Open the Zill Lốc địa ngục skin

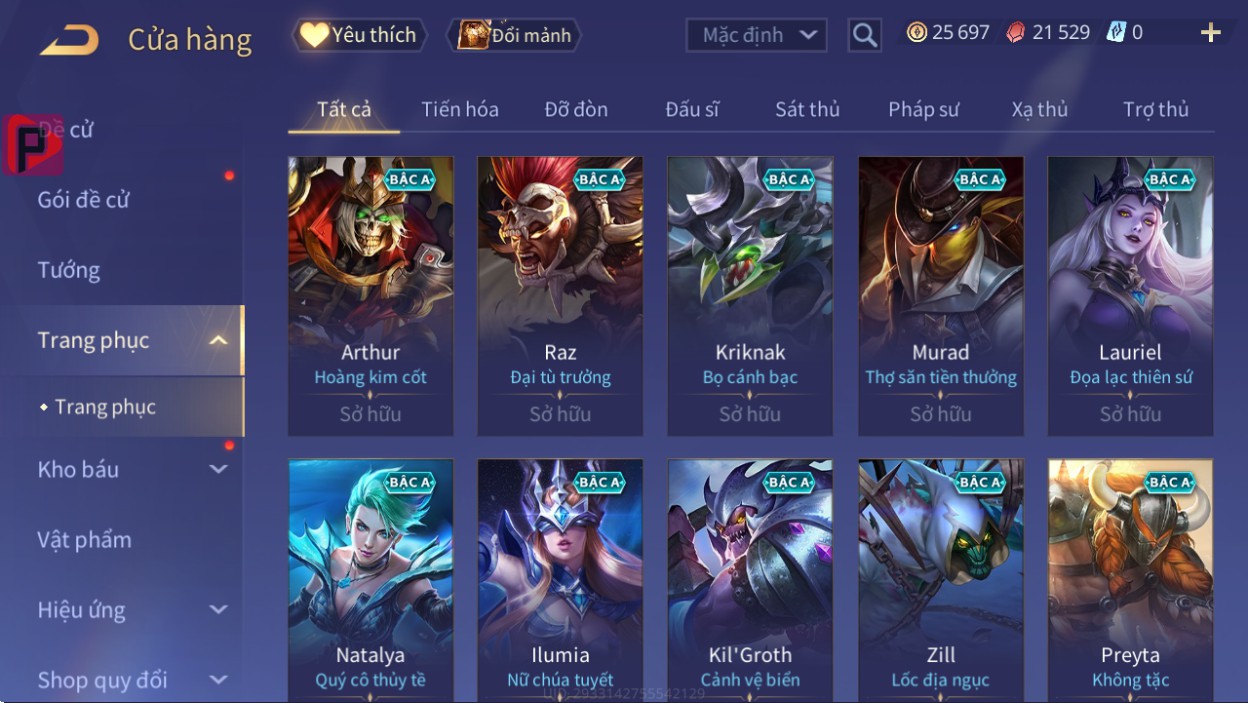tap(940, 580)
